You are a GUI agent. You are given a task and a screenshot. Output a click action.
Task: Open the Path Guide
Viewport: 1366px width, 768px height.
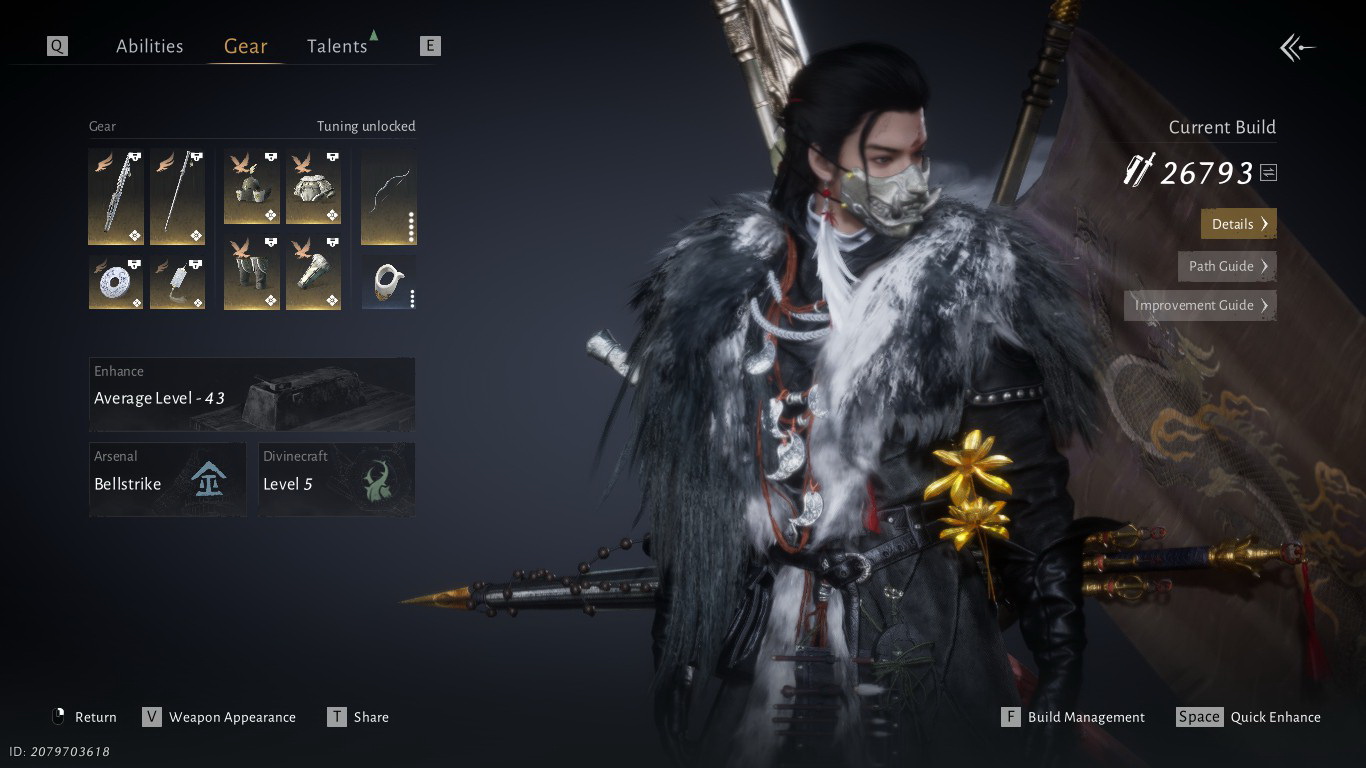coord(1227,266)
